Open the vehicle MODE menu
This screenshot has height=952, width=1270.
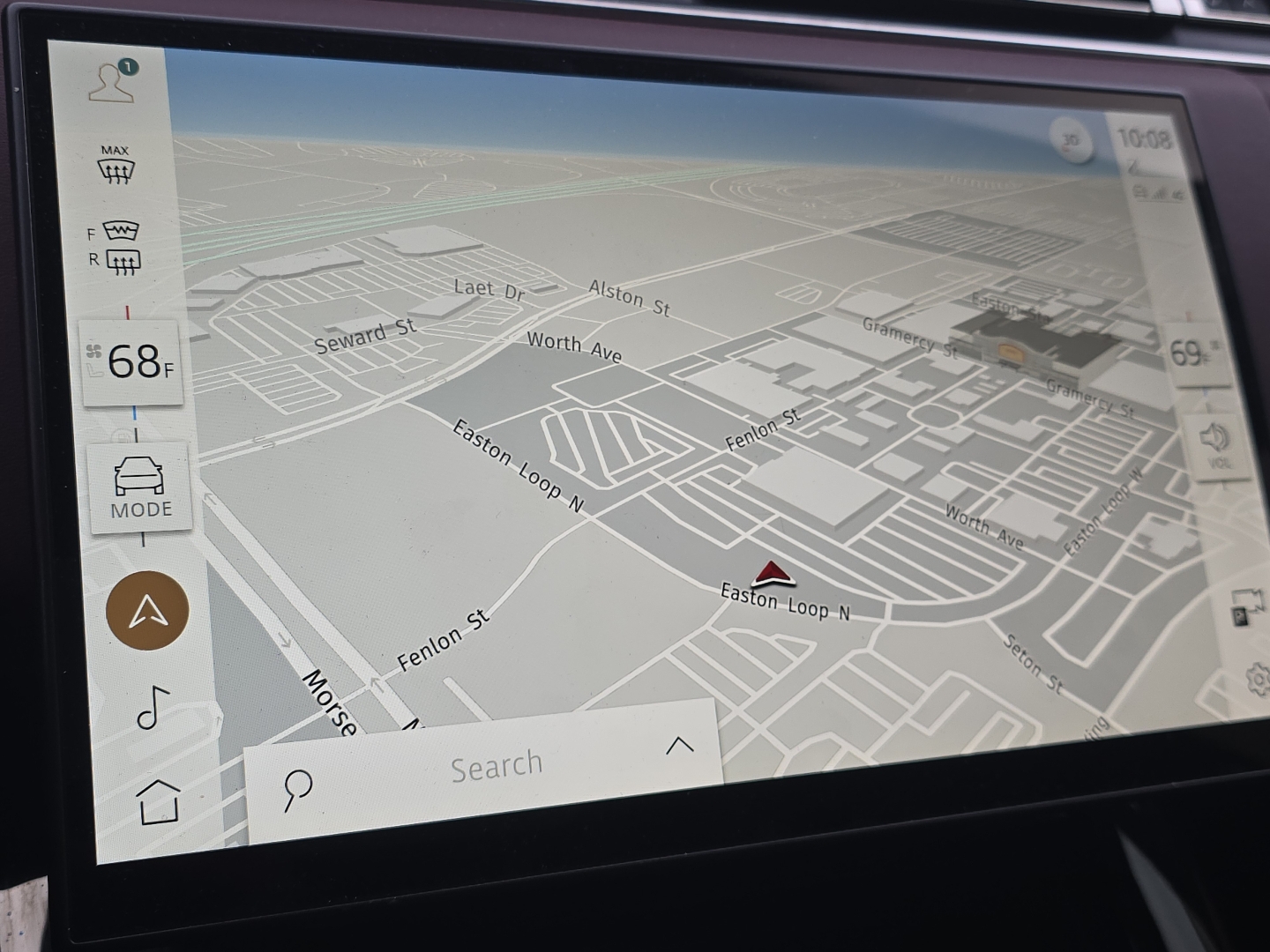[x=139, y=487]
